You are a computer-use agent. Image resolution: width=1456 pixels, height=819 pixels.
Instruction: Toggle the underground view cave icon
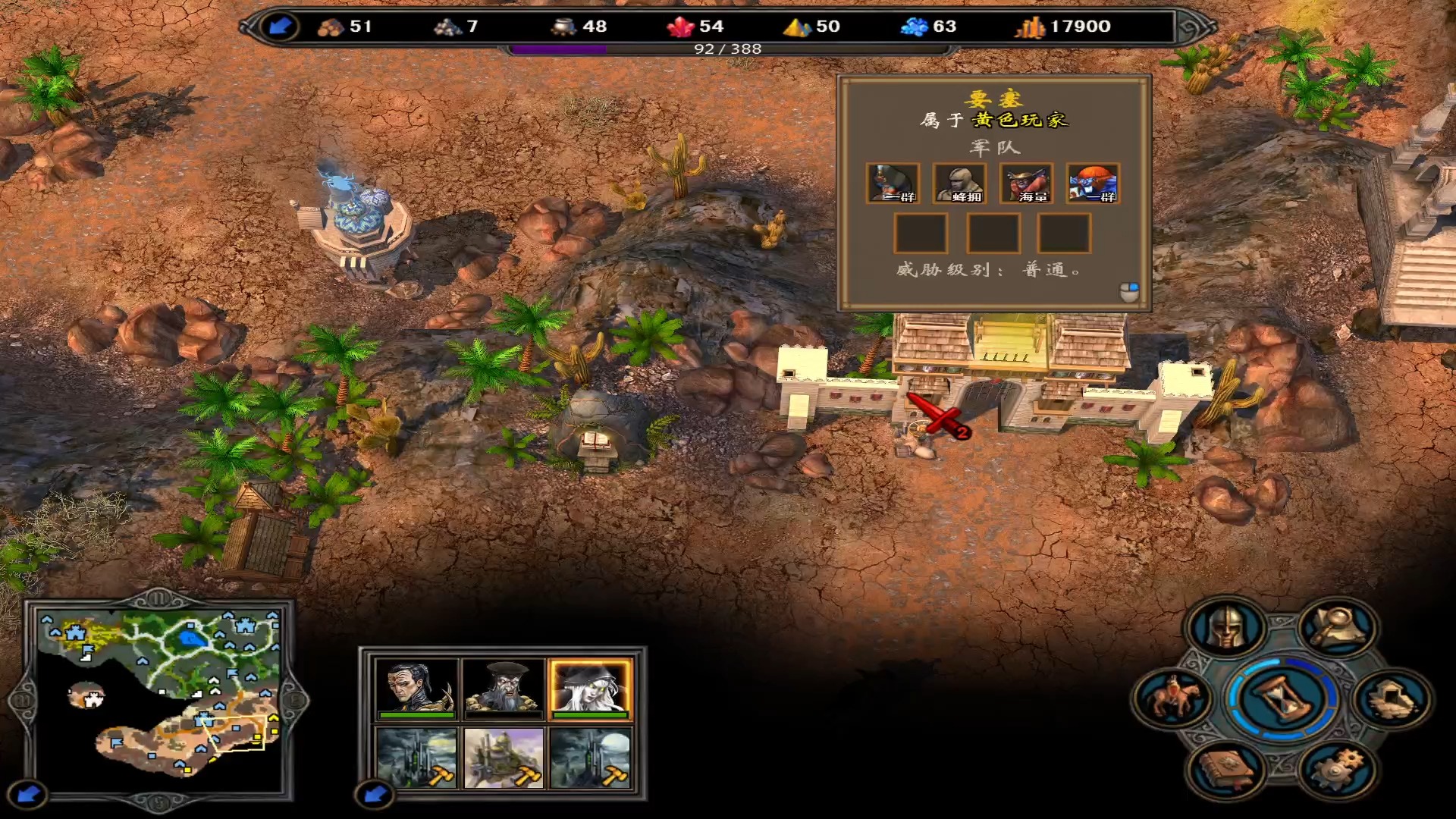[x=1392, y=698]
